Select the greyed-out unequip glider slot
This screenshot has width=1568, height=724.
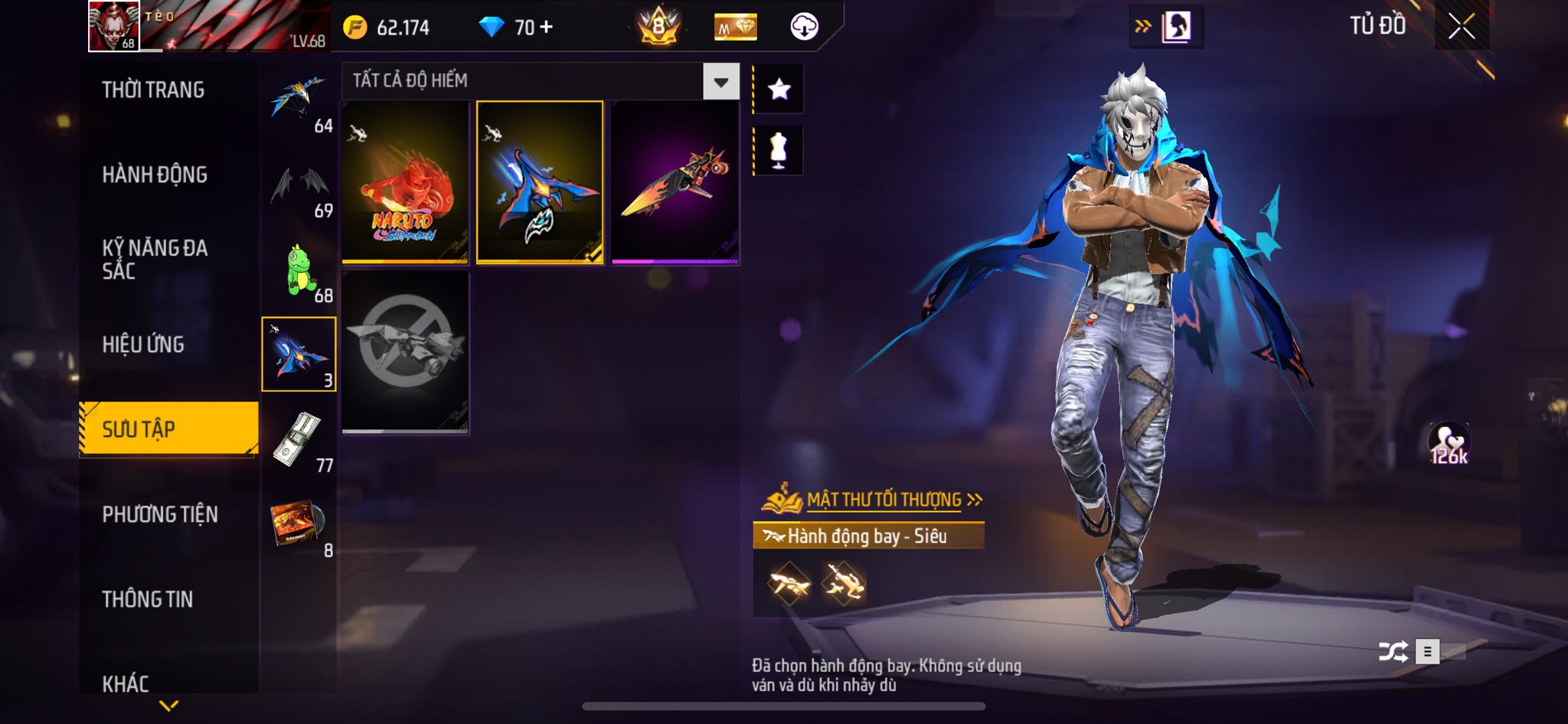point(405,352)
